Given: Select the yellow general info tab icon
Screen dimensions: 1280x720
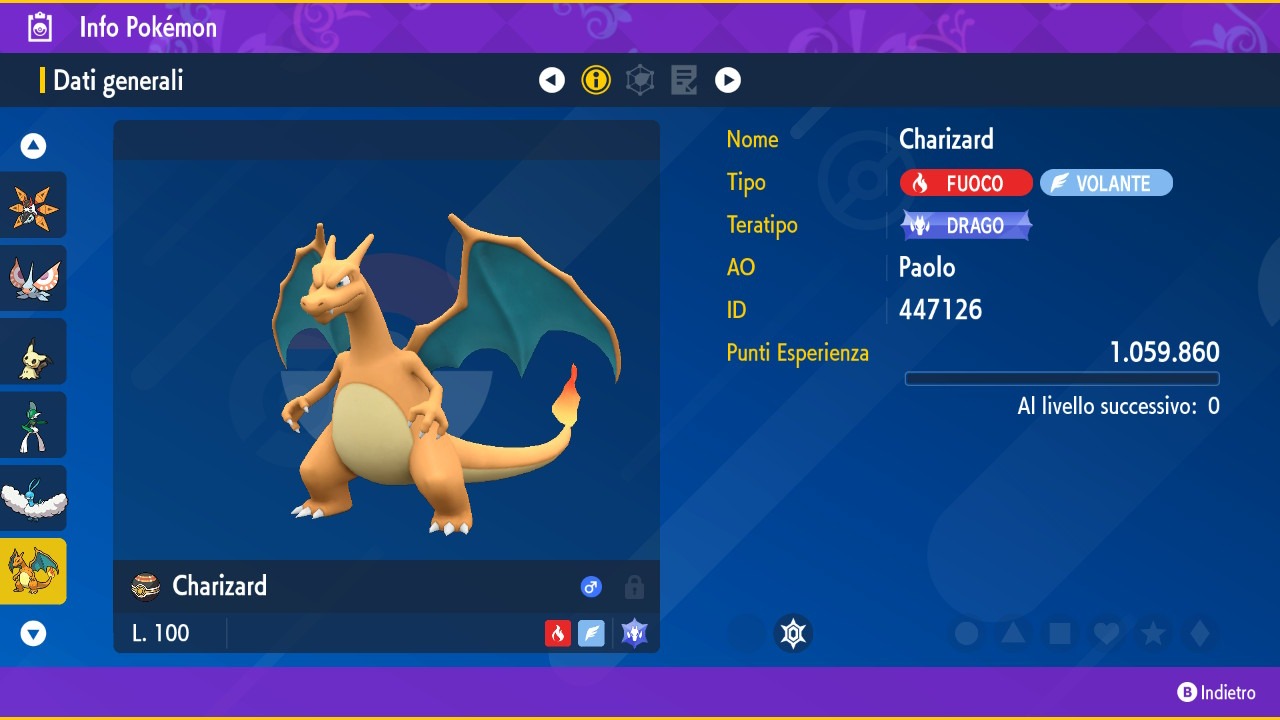Looking at the screenshot, I should [596, 80].
